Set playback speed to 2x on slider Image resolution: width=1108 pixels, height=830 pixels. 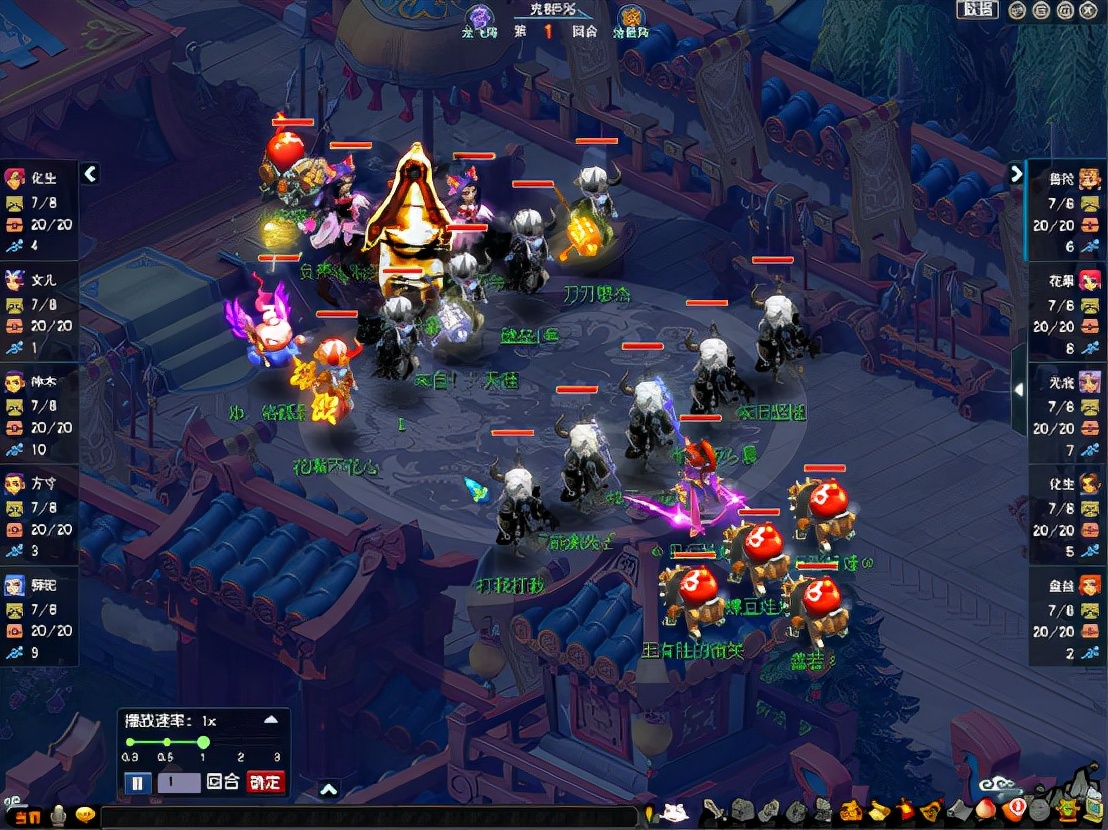(241, 742)
